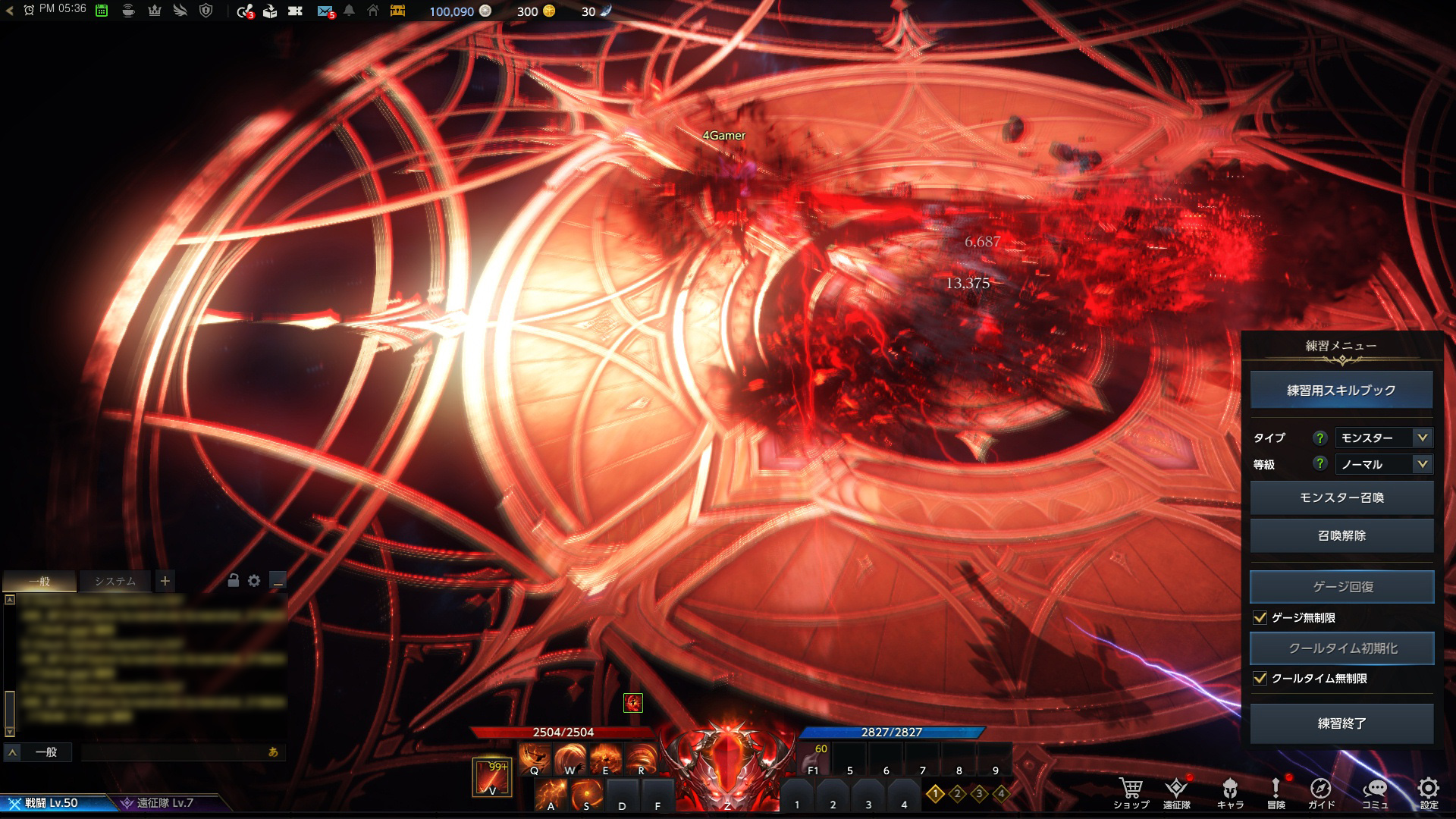Open the 練習用スキルブック practice skill book

tap(1341, 391)
